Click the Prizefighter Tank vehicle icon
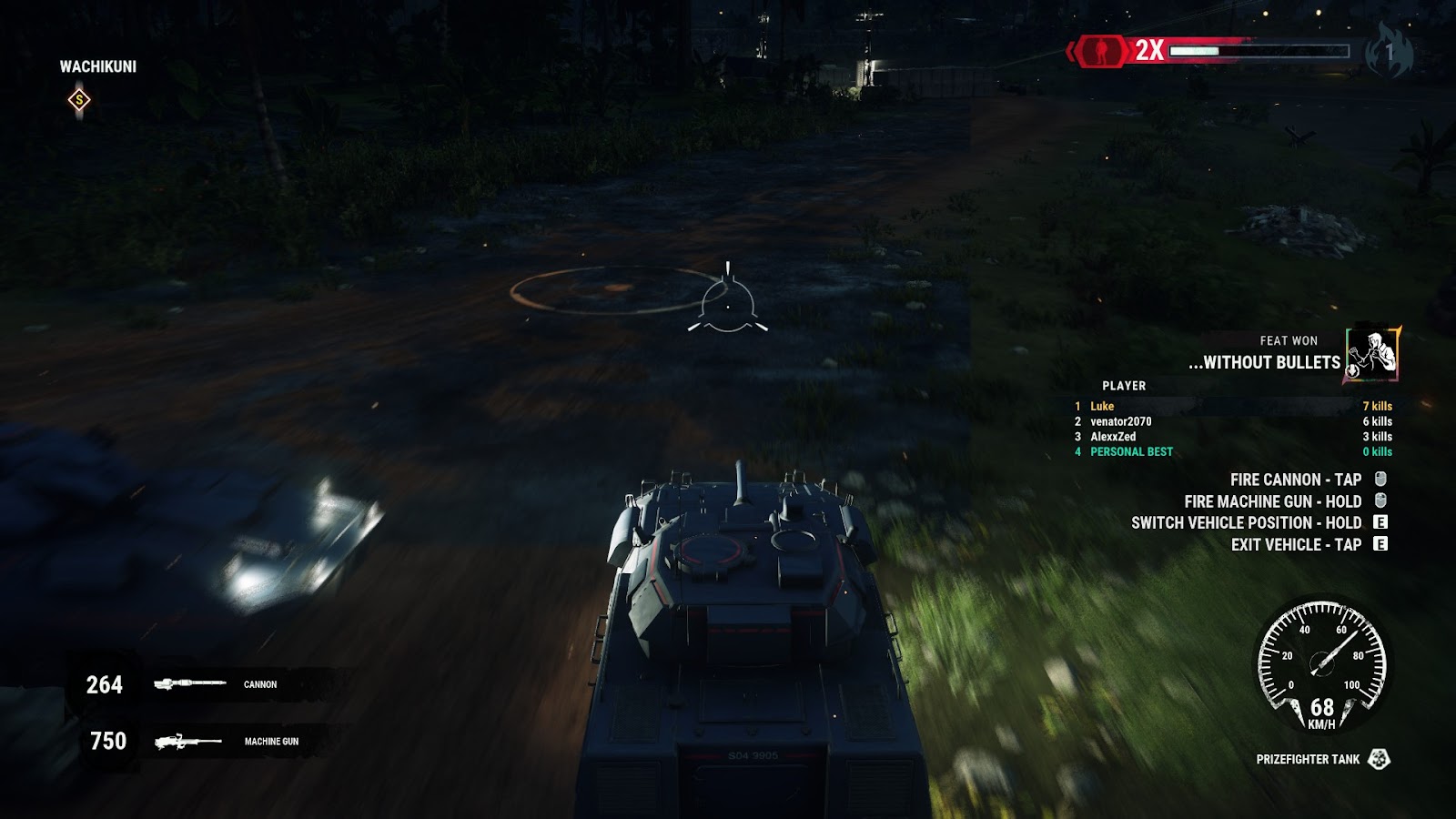The height and width of the screenshot is (819, 1456). point(1380,759)
